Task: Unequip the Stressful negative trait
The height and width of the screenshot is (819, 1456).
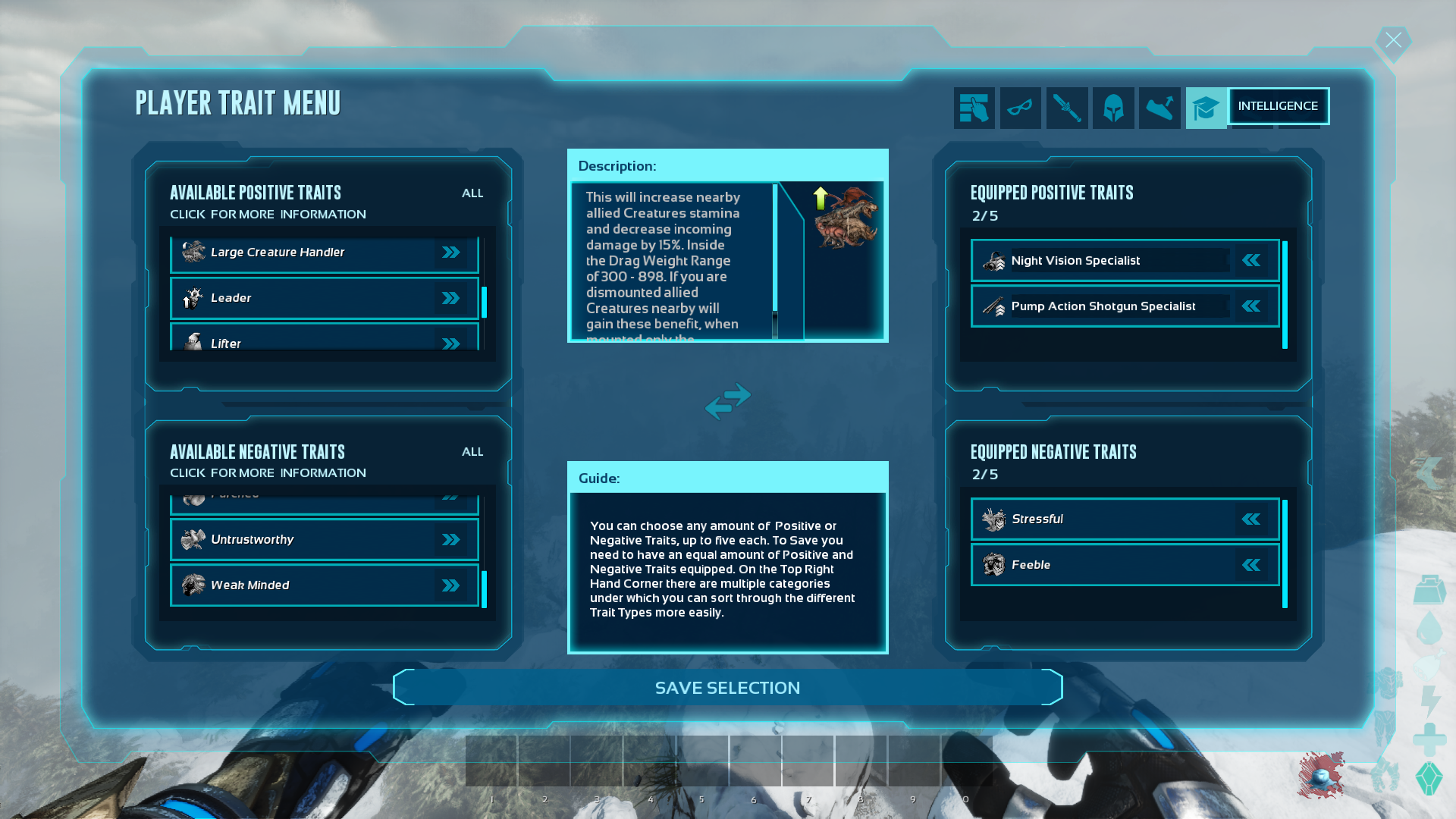Action: click(x=1251, y=519)
